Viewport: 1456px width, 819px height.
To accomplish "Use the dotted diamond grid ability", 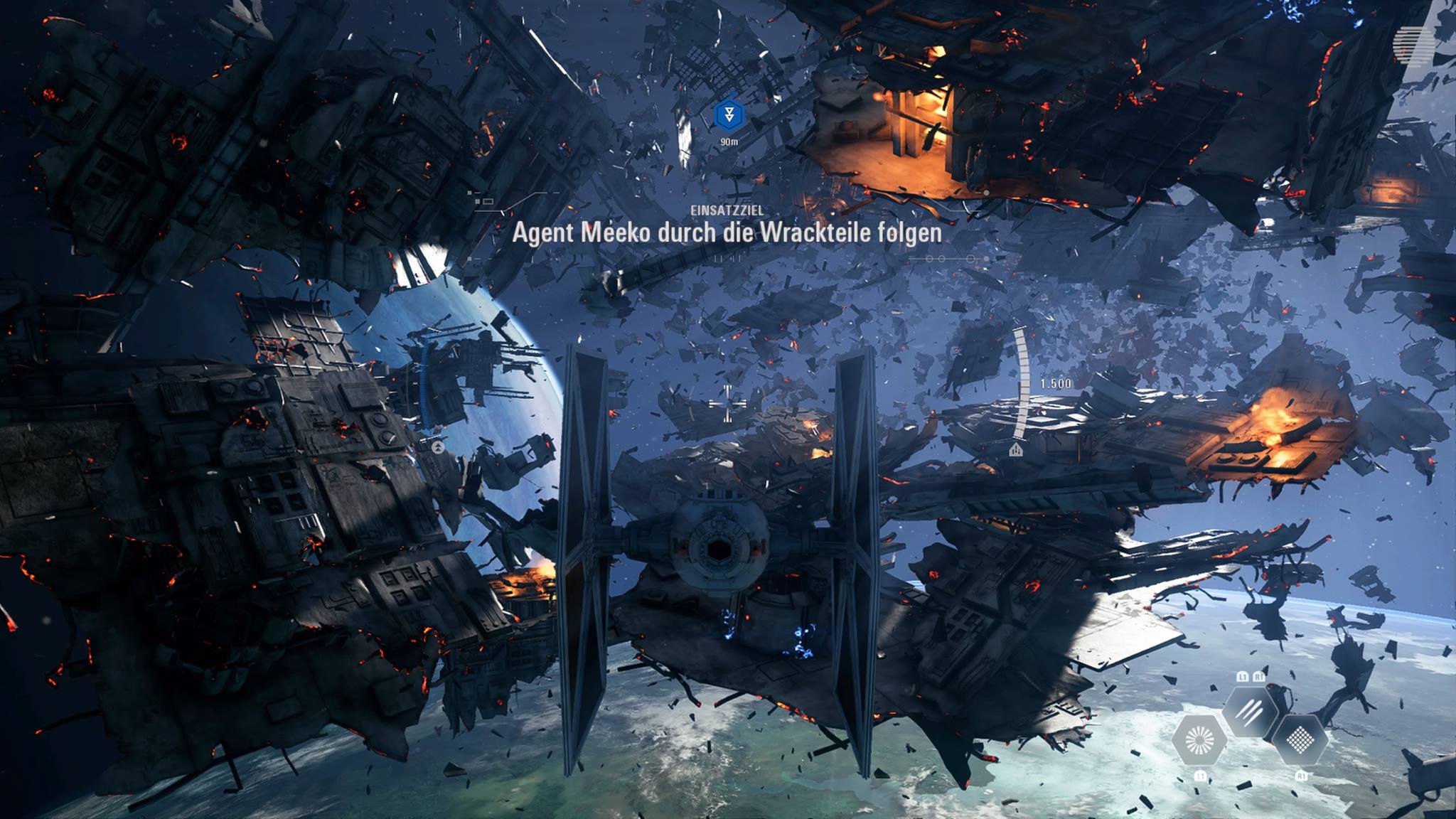I will (1300, 741).
